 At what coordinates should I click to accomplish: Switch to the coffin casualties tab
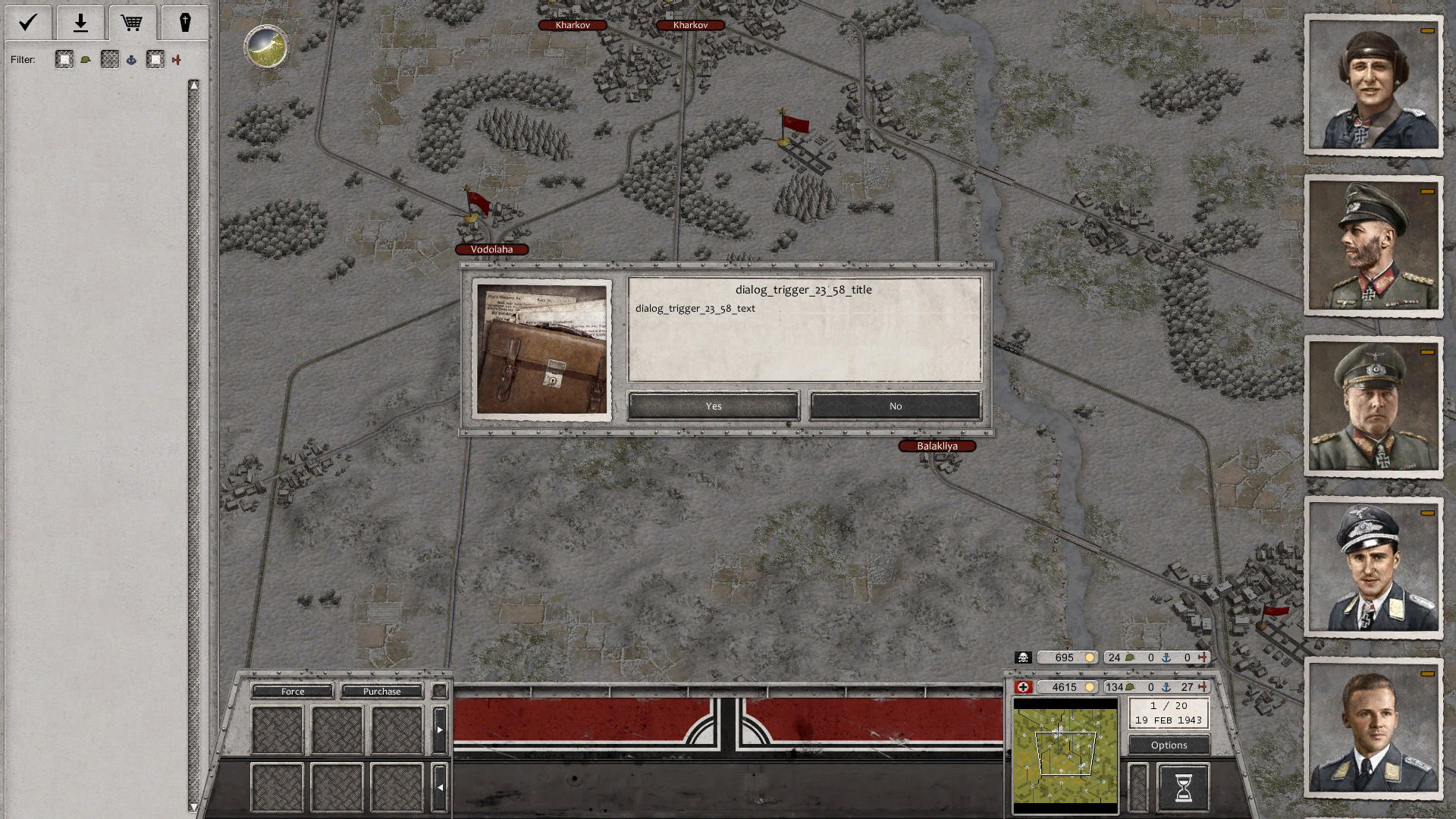pyautogui.click(x=184, y=23)
